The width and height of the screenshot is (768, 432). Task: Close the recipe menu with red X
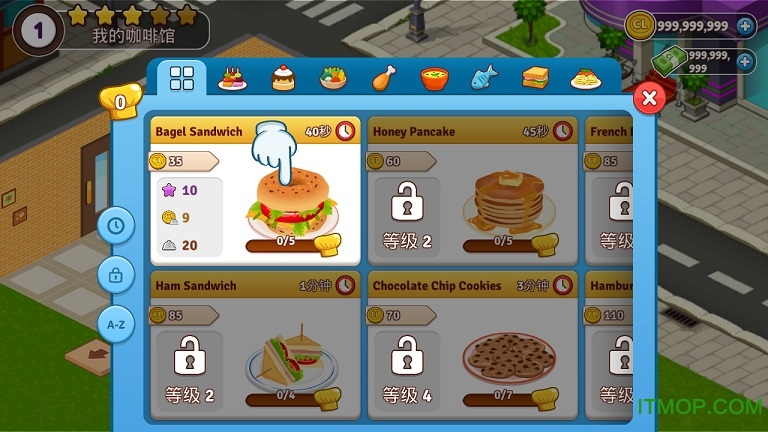(649, 98)
